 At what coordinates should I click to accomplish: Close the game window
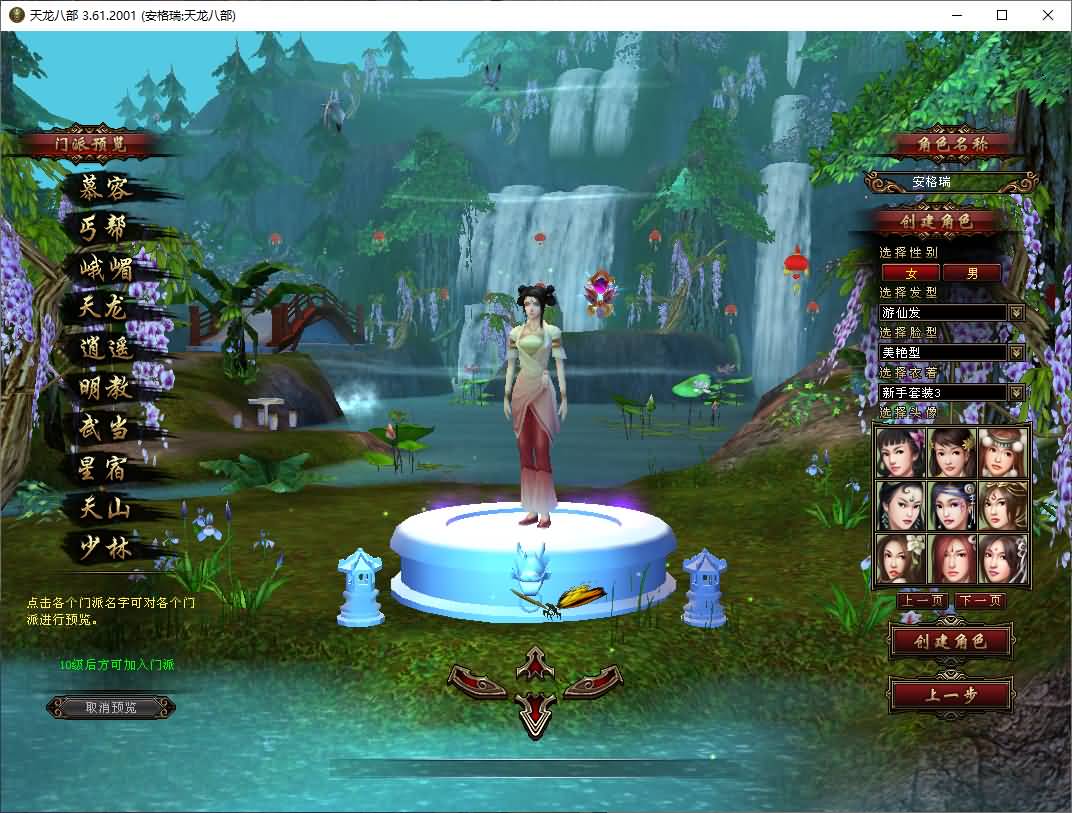pos(1048,15)
